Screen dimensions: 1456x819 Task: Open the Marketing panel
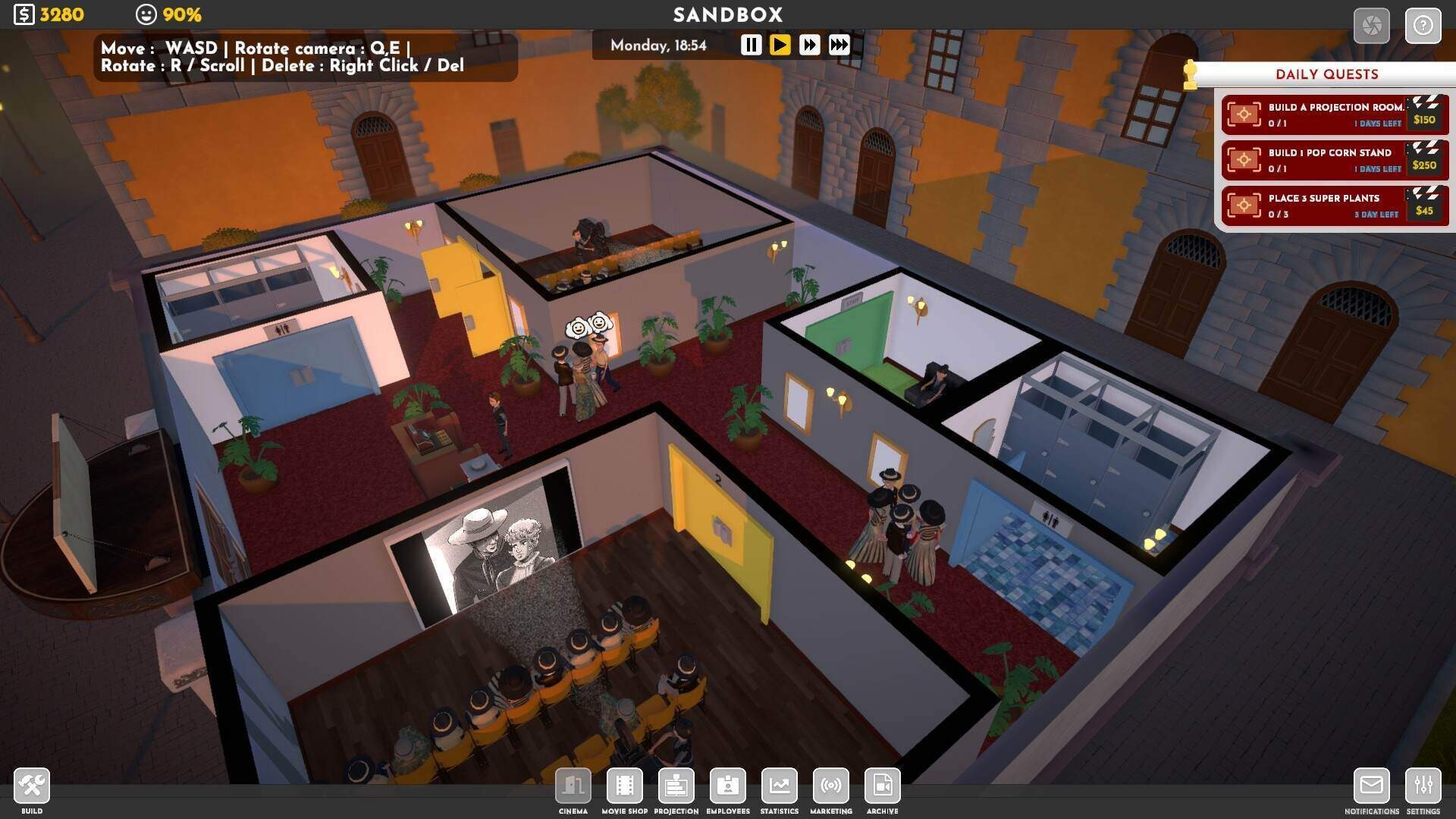tap(830, 786)
